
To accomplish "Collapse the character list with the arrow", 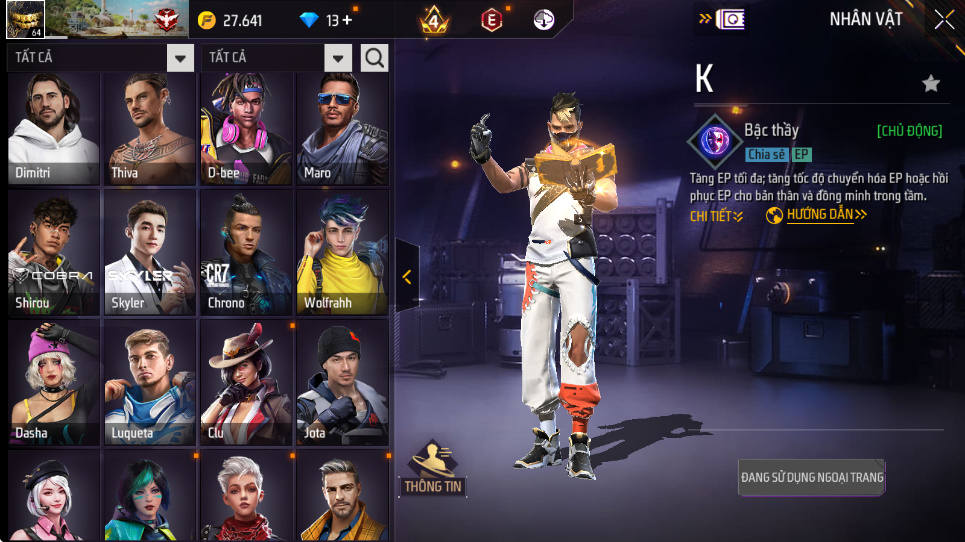I will coord(407,277).
